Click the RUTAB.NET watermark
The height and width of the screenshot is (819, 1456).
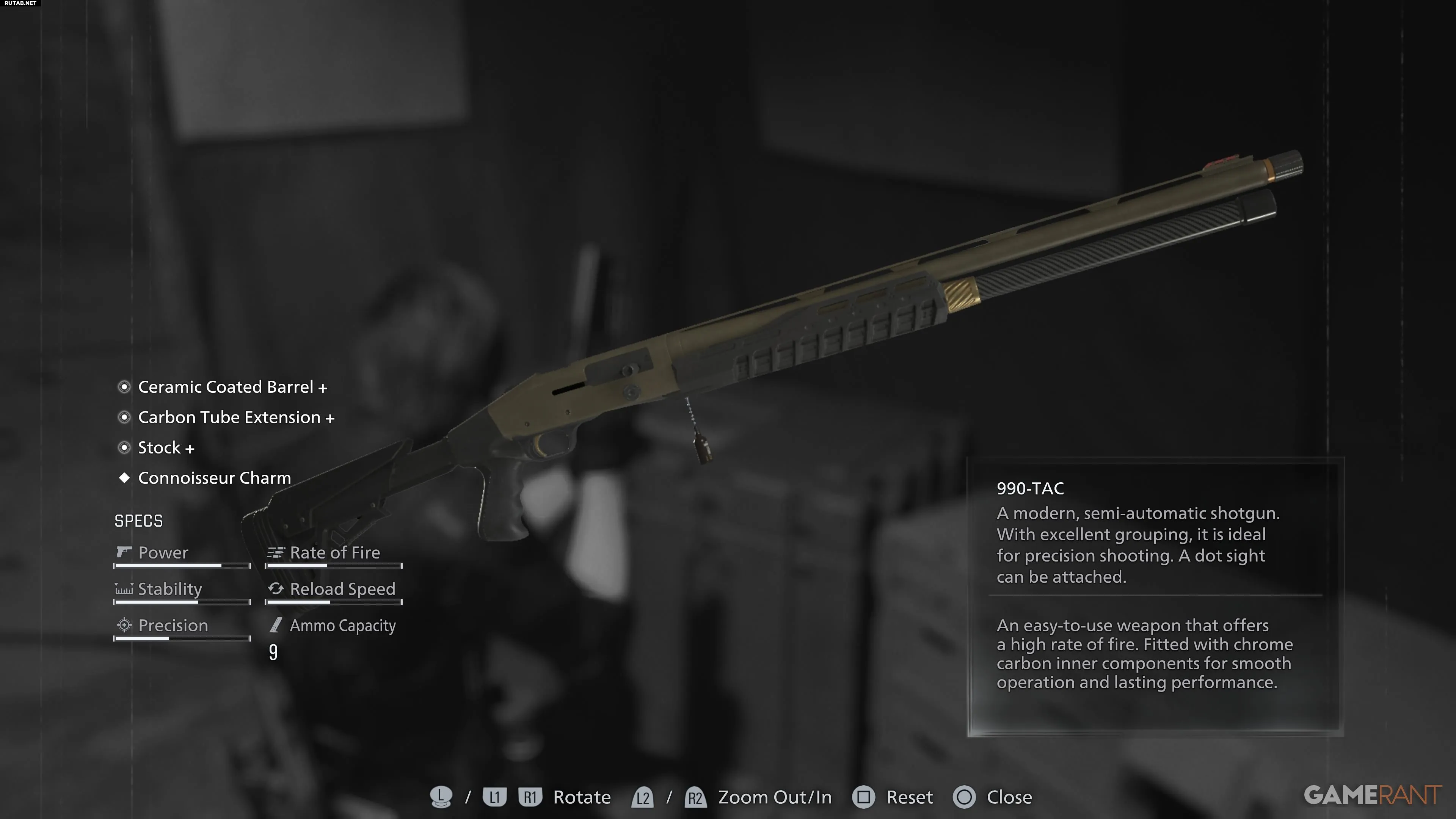tap(20, 3)
